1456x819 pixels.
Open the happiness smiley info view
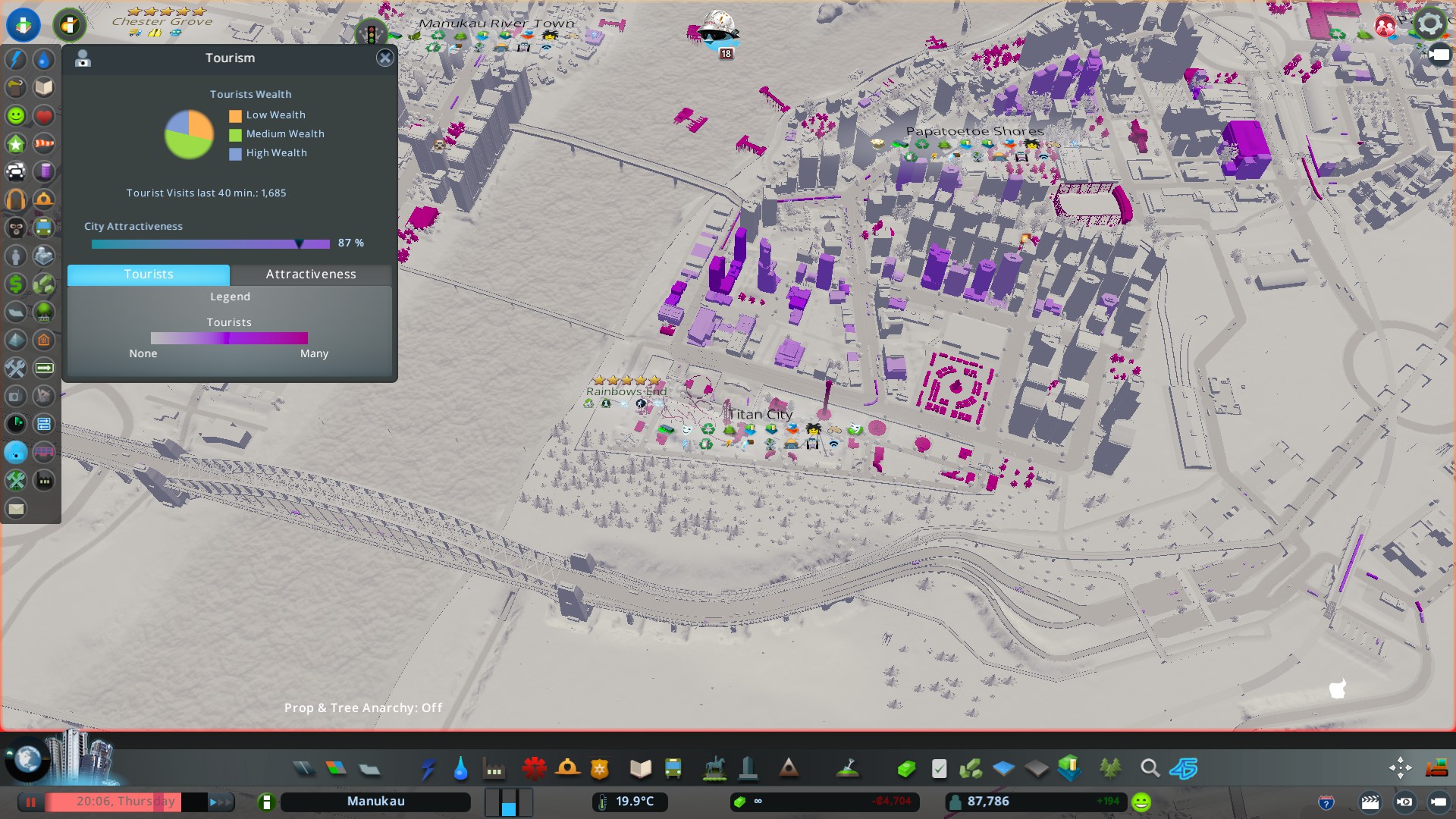click(x=16, y=116)
